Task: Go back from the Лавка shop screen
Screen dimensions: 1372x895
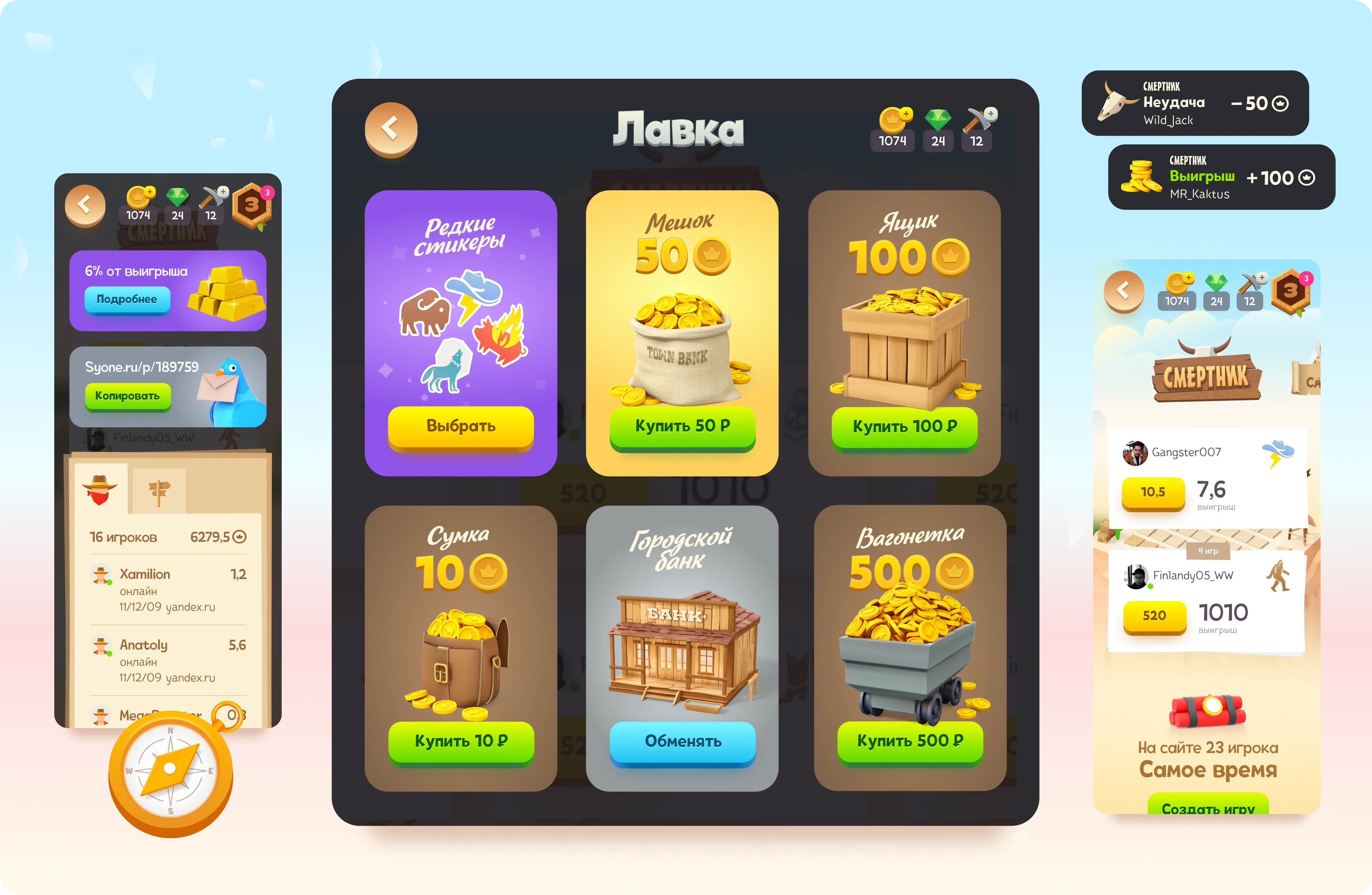Action: 390,129
